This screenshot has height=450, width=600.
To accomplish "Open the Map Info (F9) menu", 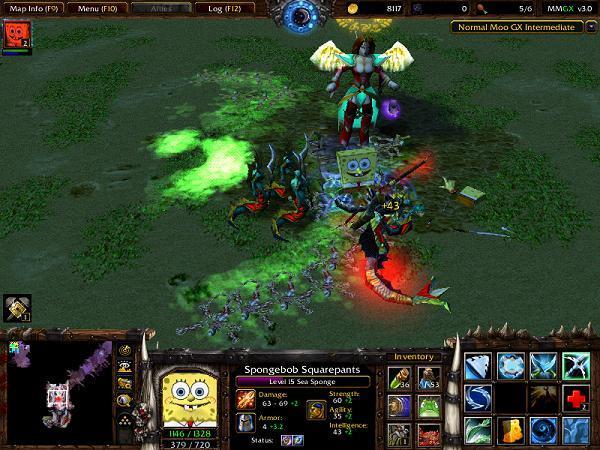I will click(x=34, y=8).
